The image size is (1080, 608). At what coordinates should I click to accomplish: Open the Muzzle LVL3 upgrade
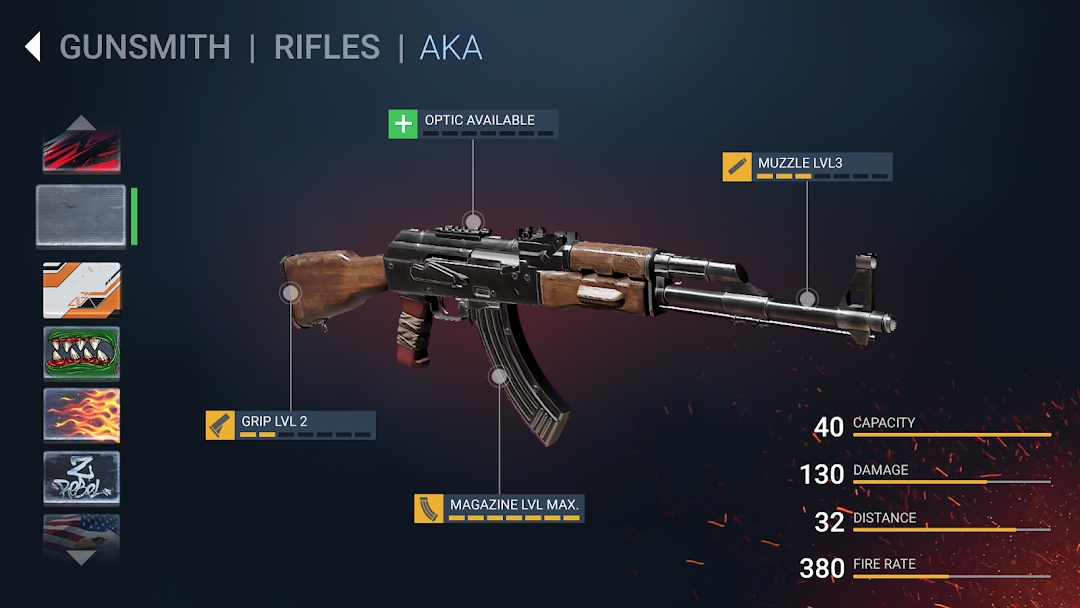[x=807, y=166]
